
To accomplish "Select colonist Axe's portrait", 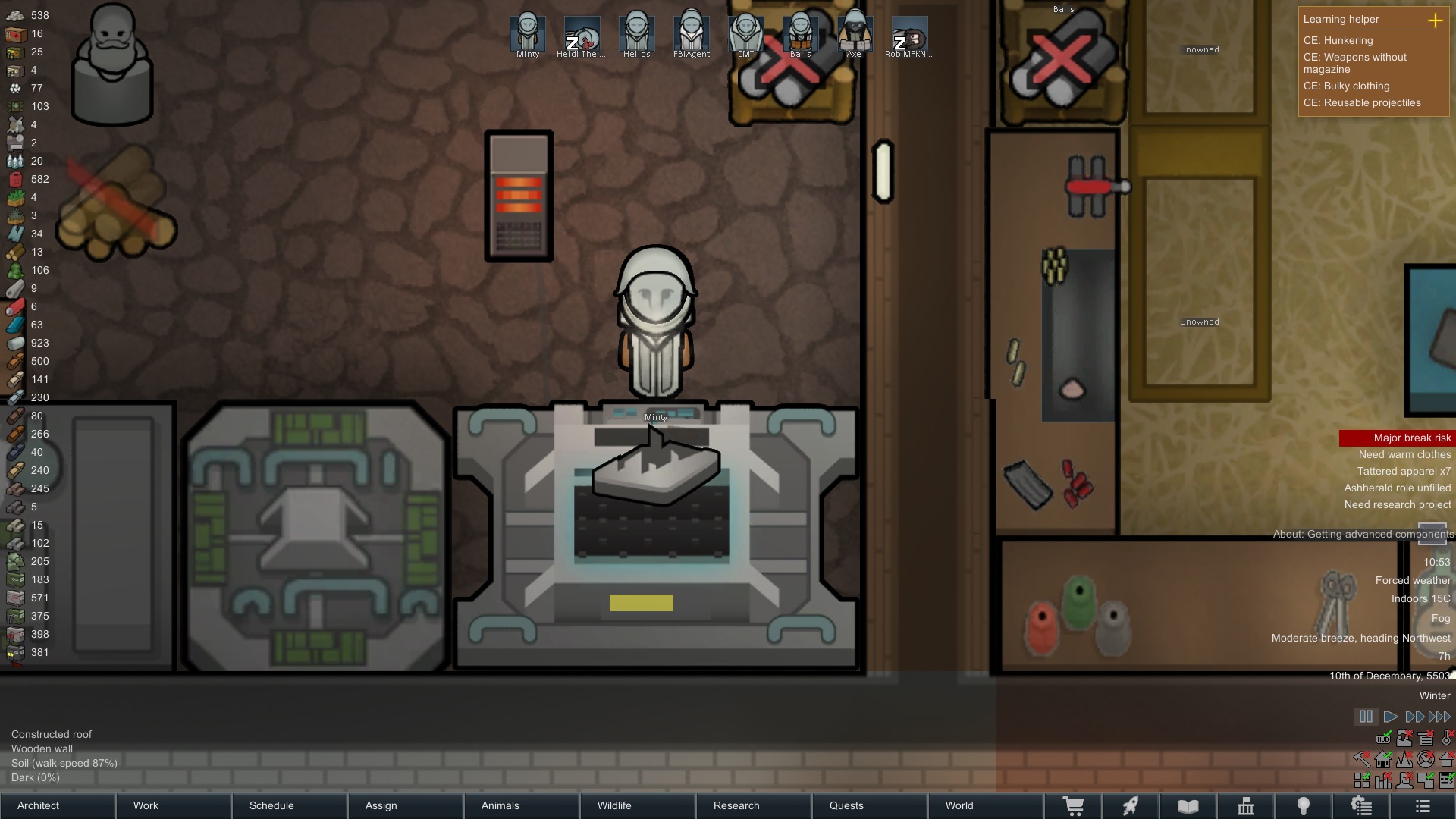I will [x=855, y=33].
